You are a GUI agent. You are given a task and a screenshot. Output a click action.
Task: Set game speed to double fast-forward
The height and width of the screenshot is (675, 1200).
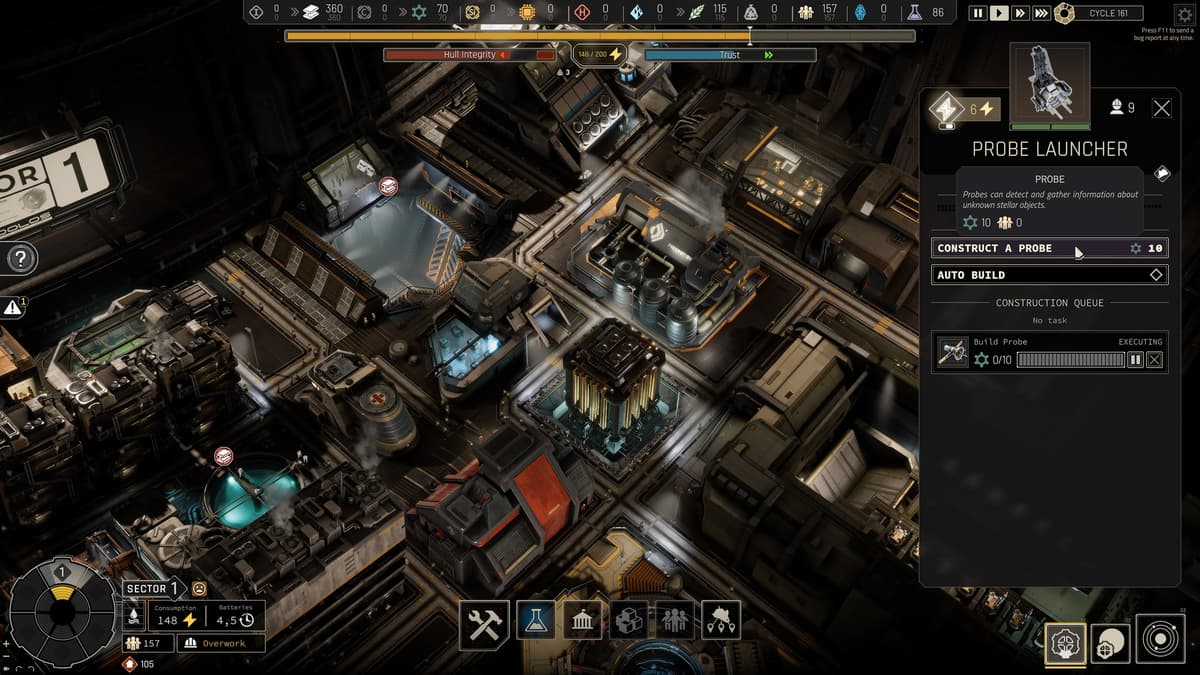pyautogui.click(x=1020, y=13)
